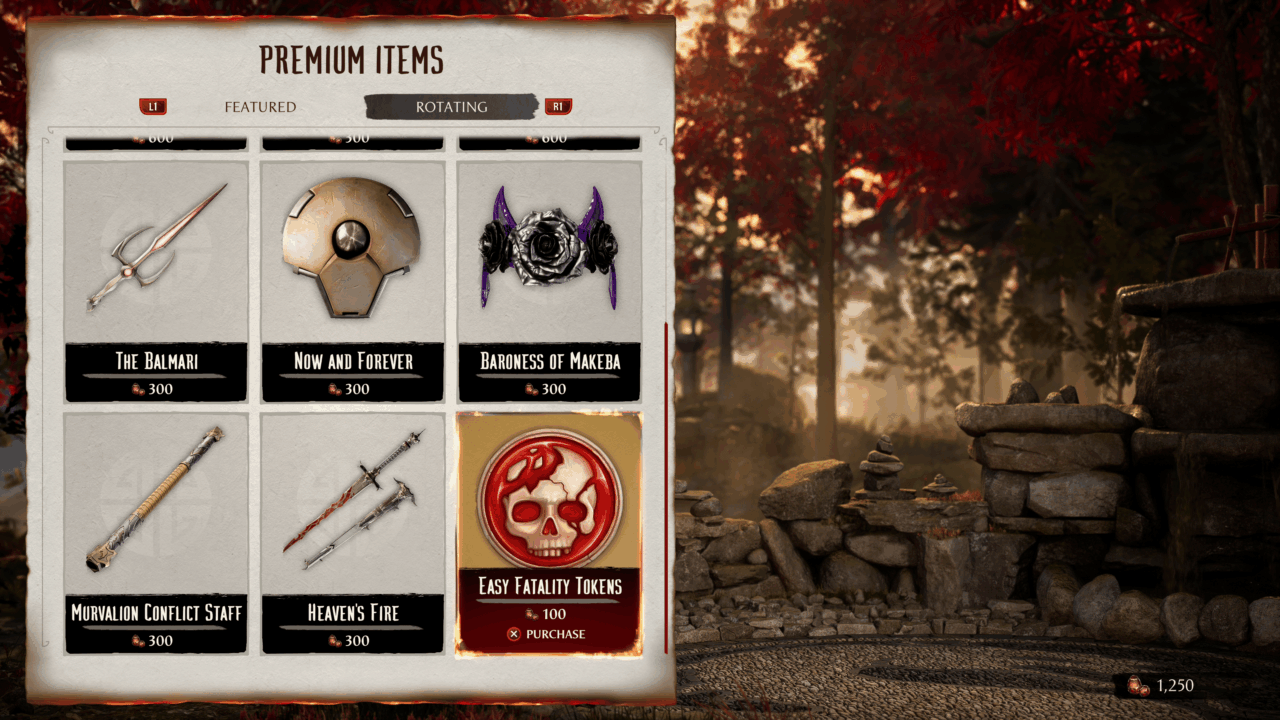The width and height of the screenshot is (1280, 720).
Task: Switch to the Featured tab
Action: (260, 107)
